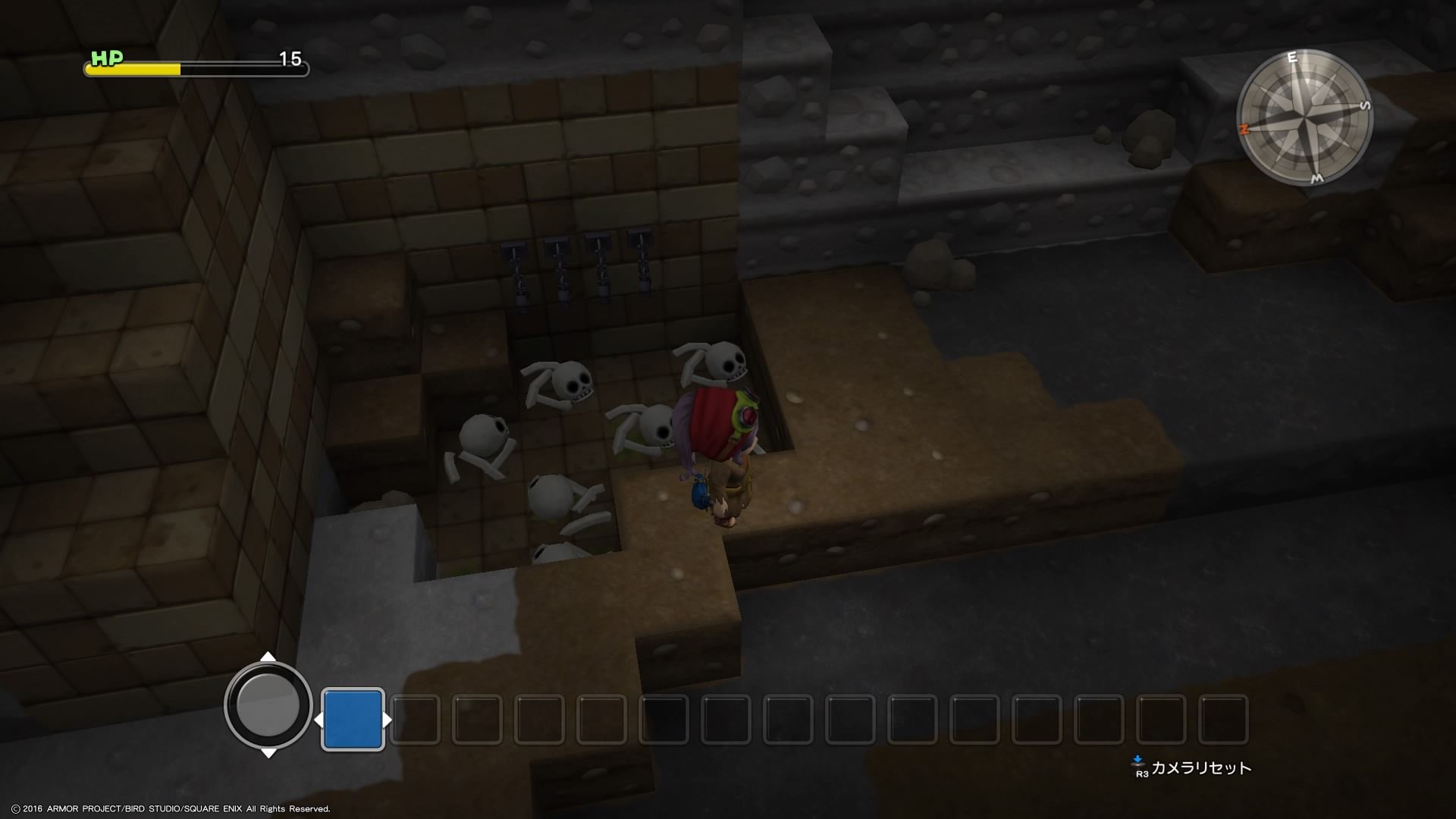Click the round equipped tool slot
This screenshot has height=819, width=1456.
[268, 705]
